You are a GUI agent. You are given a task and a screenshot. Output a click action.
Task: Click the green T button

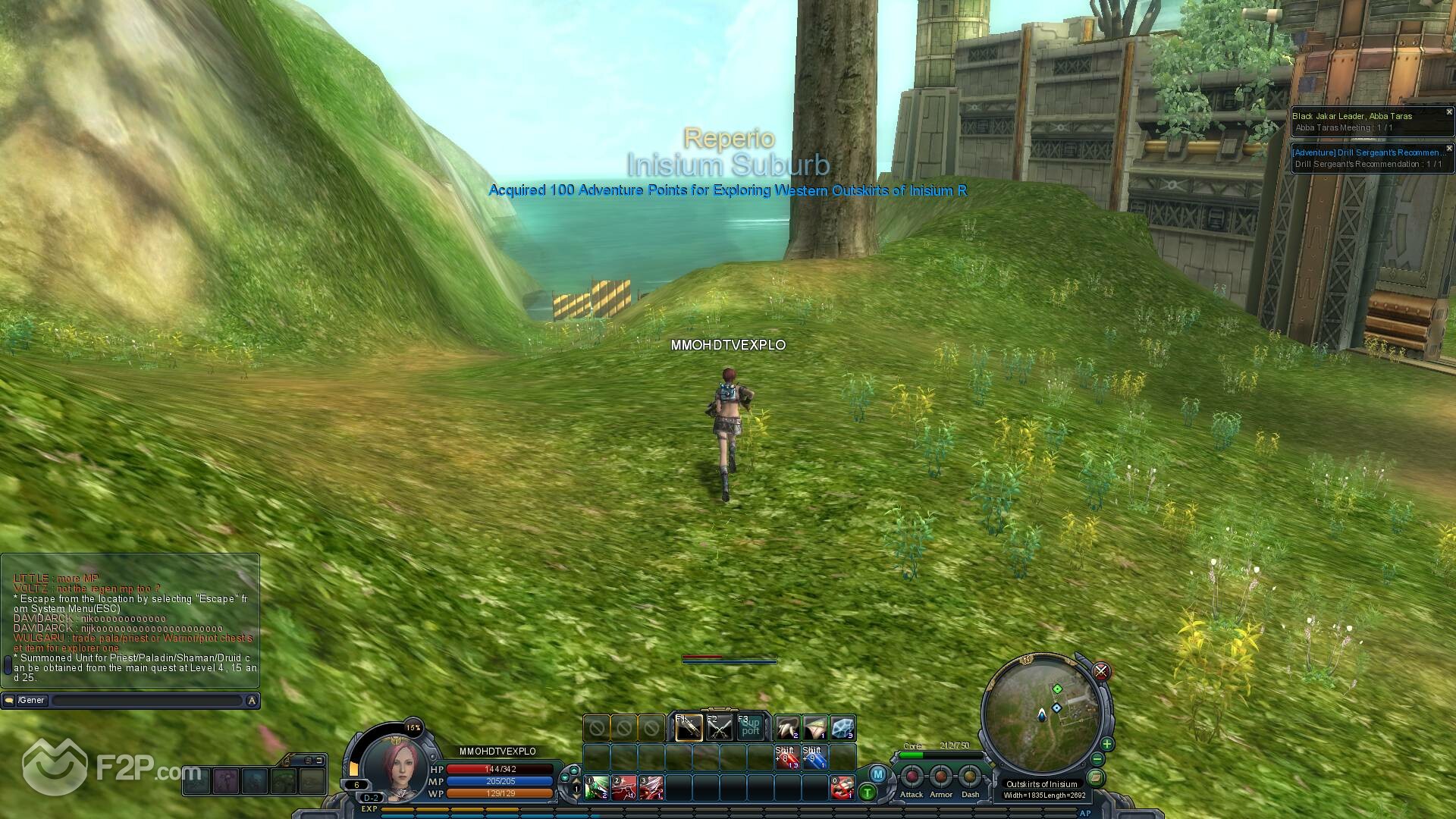click(x=868, y=792)
